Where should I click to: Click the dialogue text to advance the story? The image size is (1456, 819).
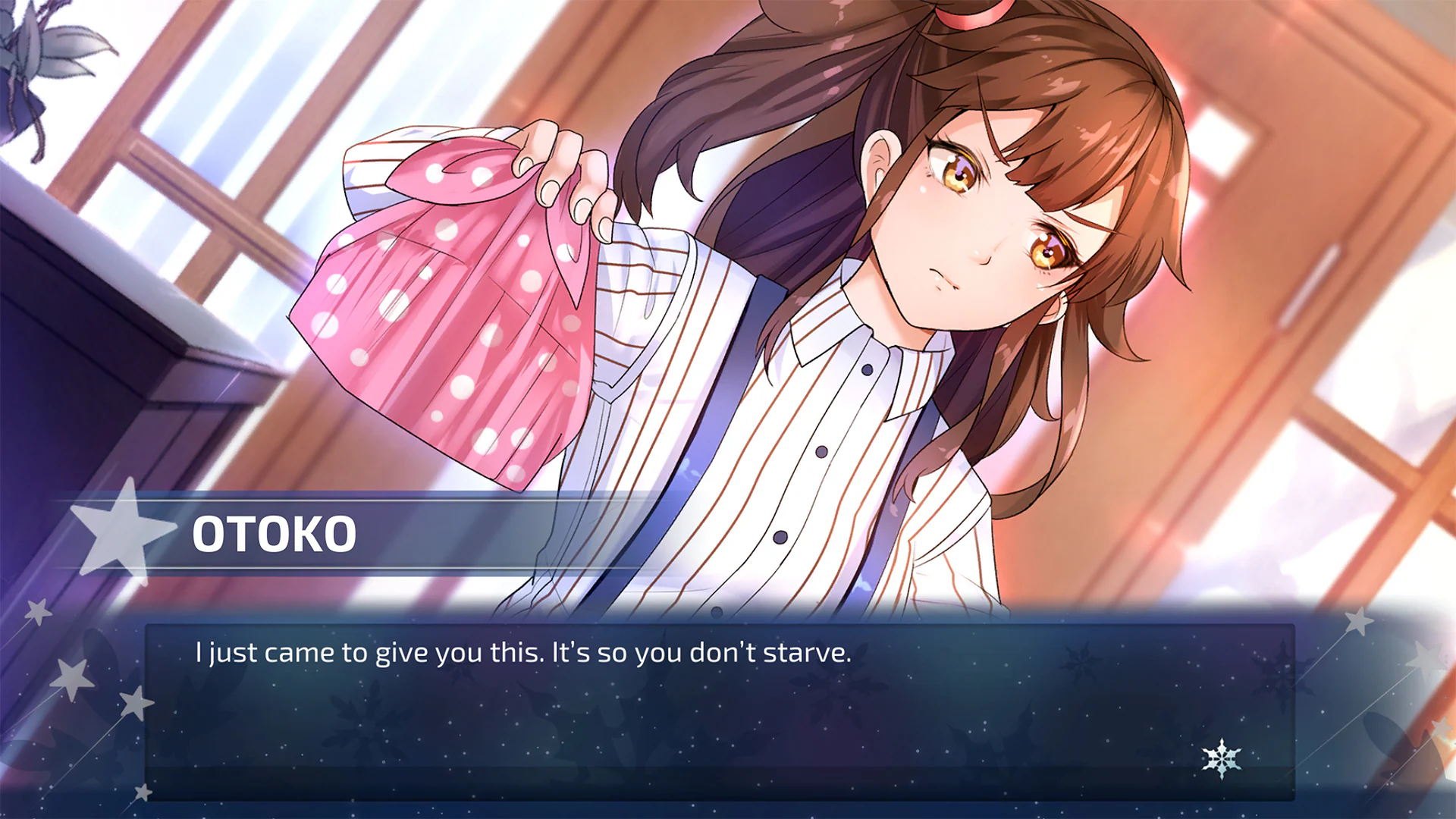click(x=523, y=652)
